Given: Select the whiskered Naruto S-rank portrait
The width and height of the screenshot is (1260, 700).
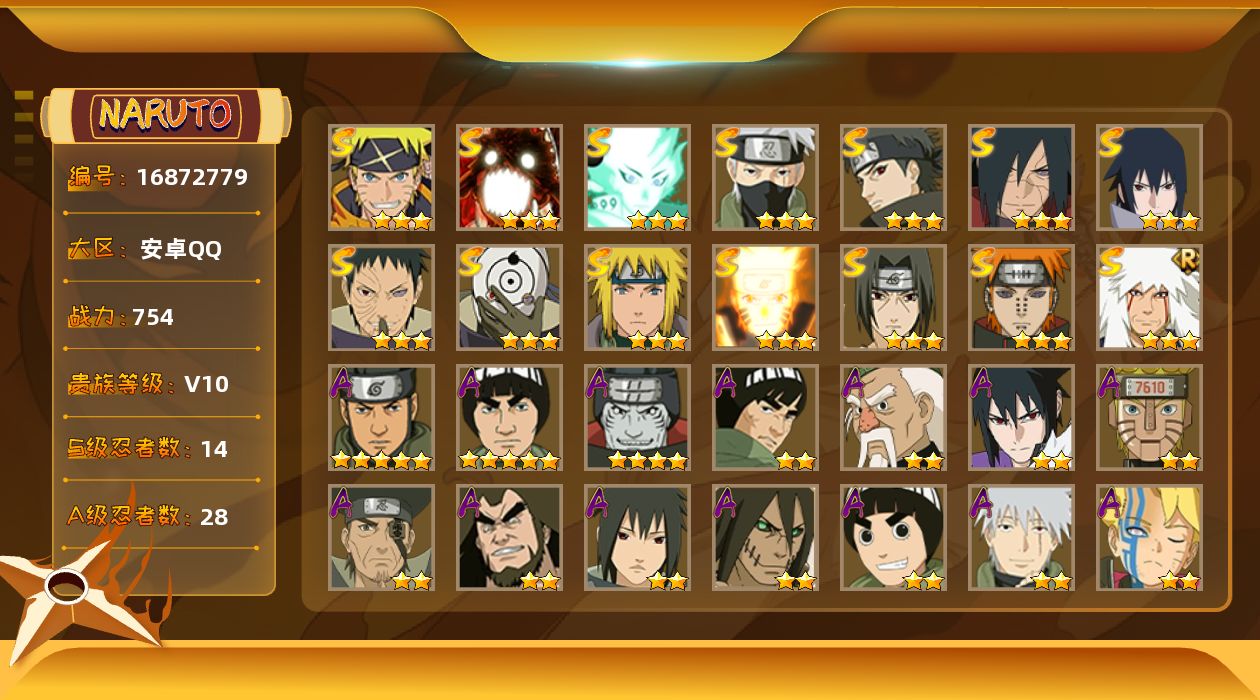Looking at the screenshot, I should point(381,177).
